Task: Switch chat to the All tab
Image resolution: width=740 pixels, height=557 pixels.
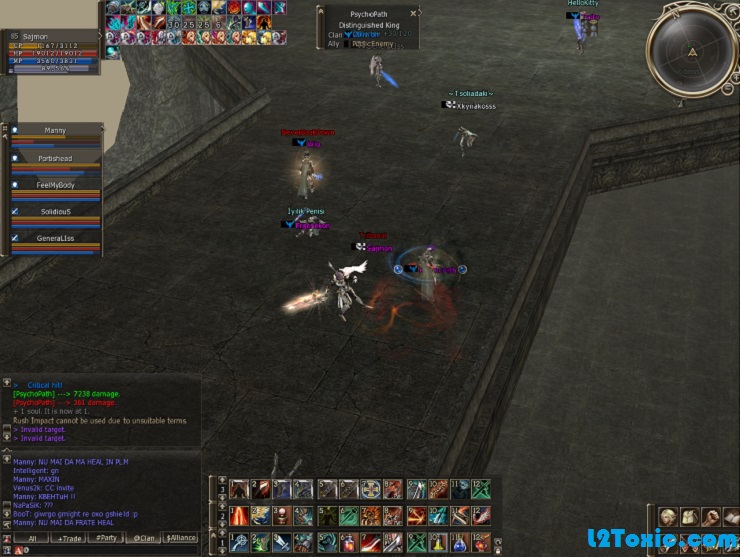Action: pyautogui.click(x=32, y=538)
